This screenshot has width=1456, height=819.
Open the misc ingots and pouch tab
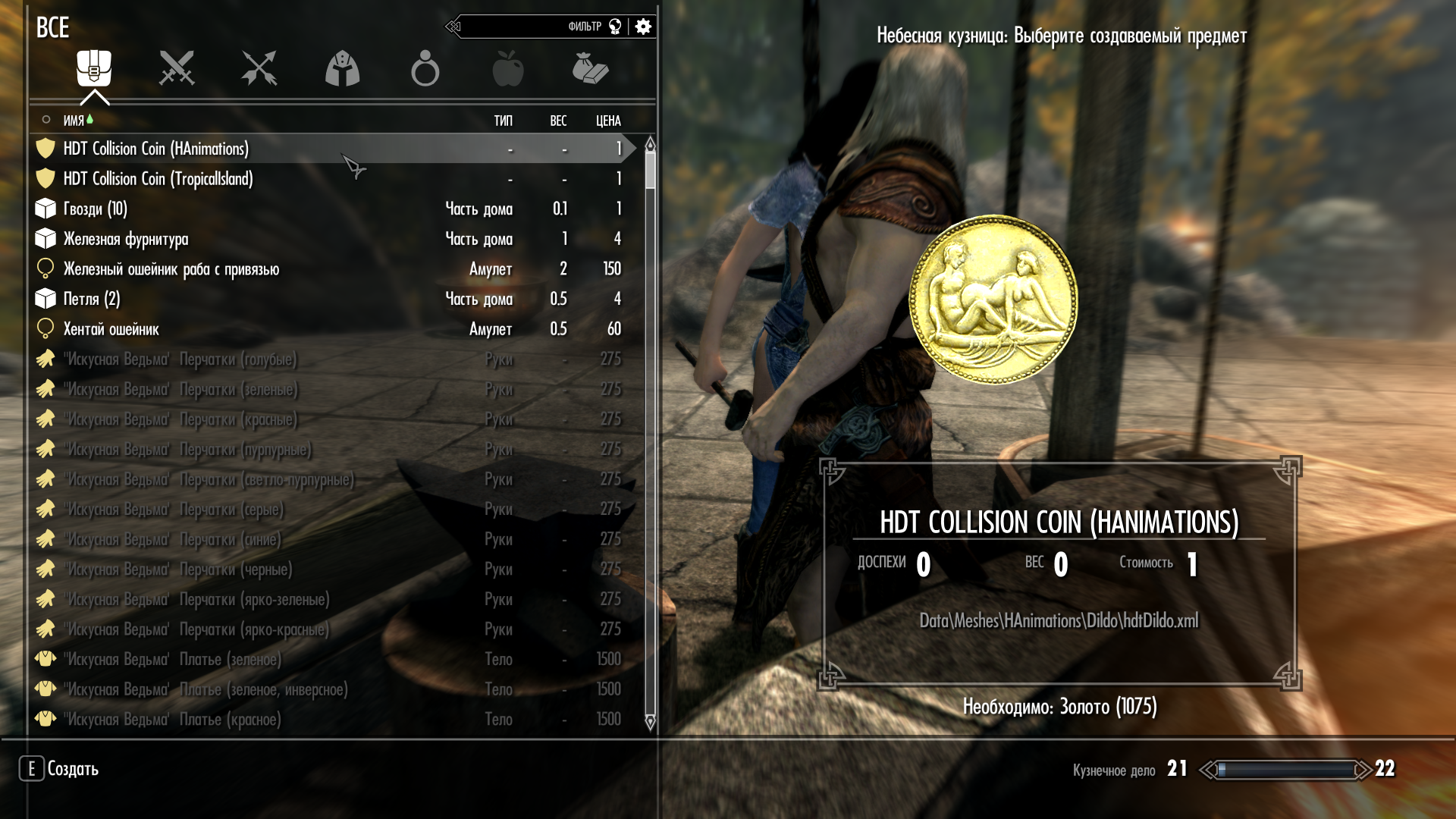pos(590,69)
